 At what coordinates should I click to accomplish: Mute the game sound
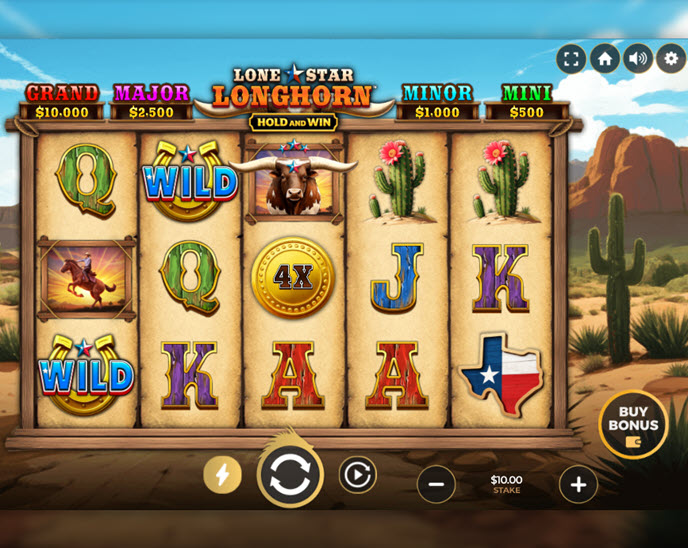coord(638,58)
